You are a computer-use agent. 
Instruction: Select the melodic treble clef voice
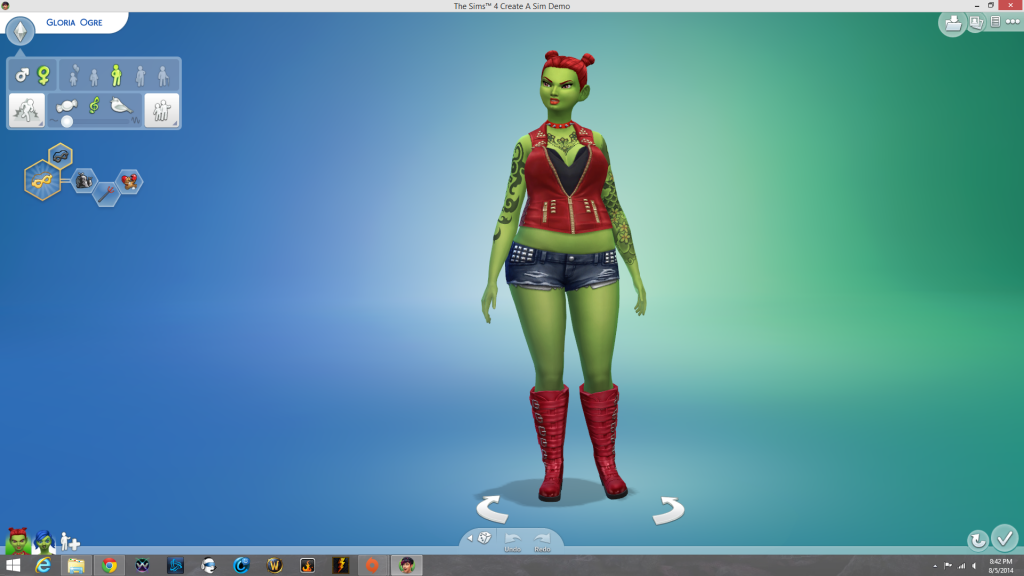click(95, 105)
